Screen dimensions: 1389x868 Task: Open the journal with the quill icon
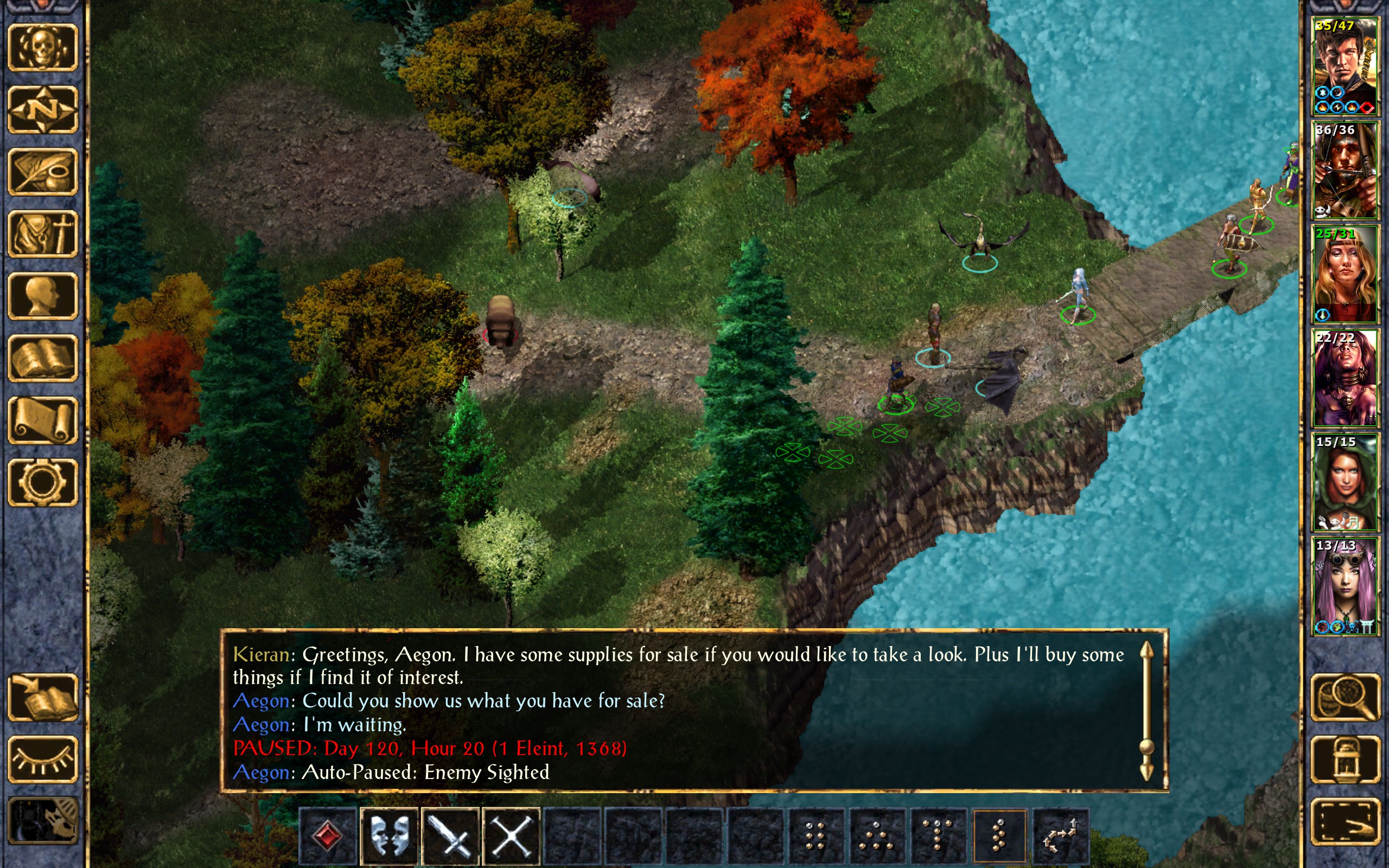[43, 171]
